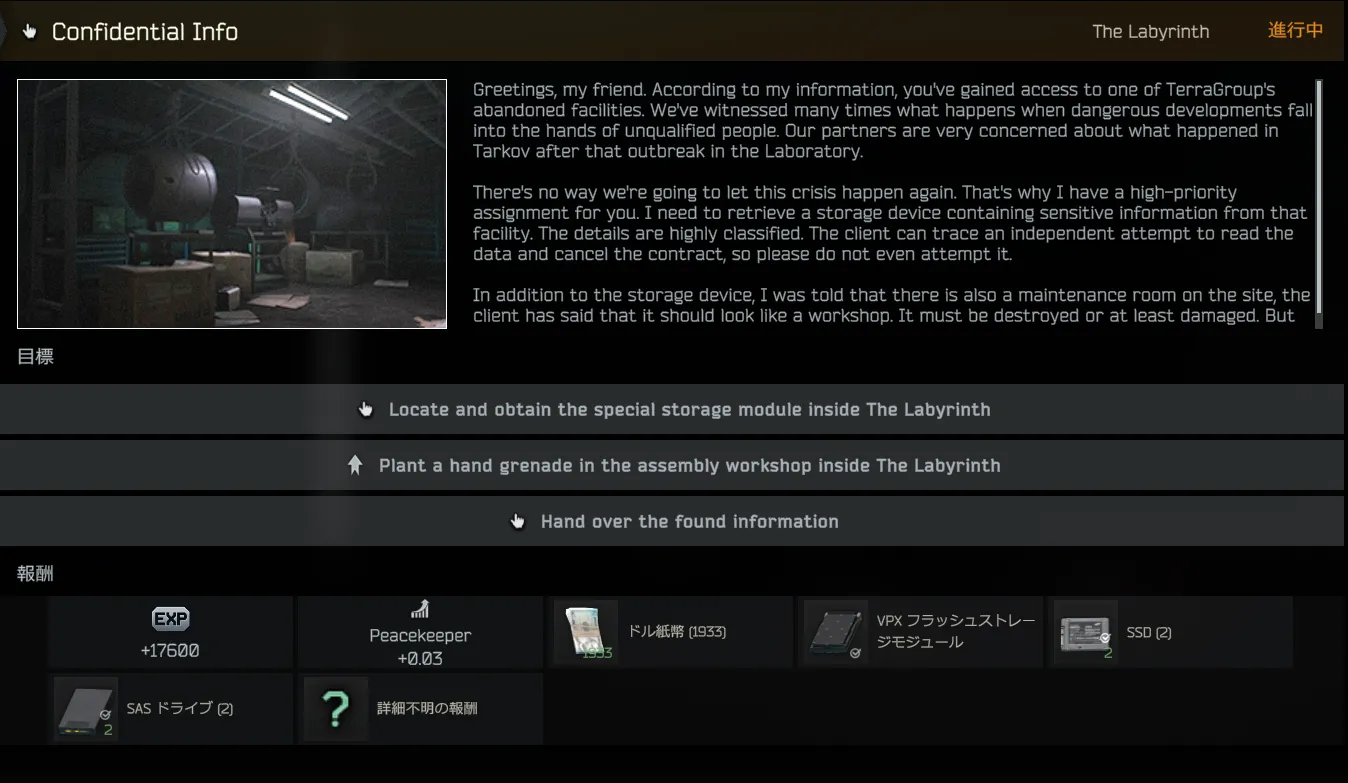1348x783 pixels.
Task: Click the Confidential Info quest title
Action: click(x=146, y=31)
